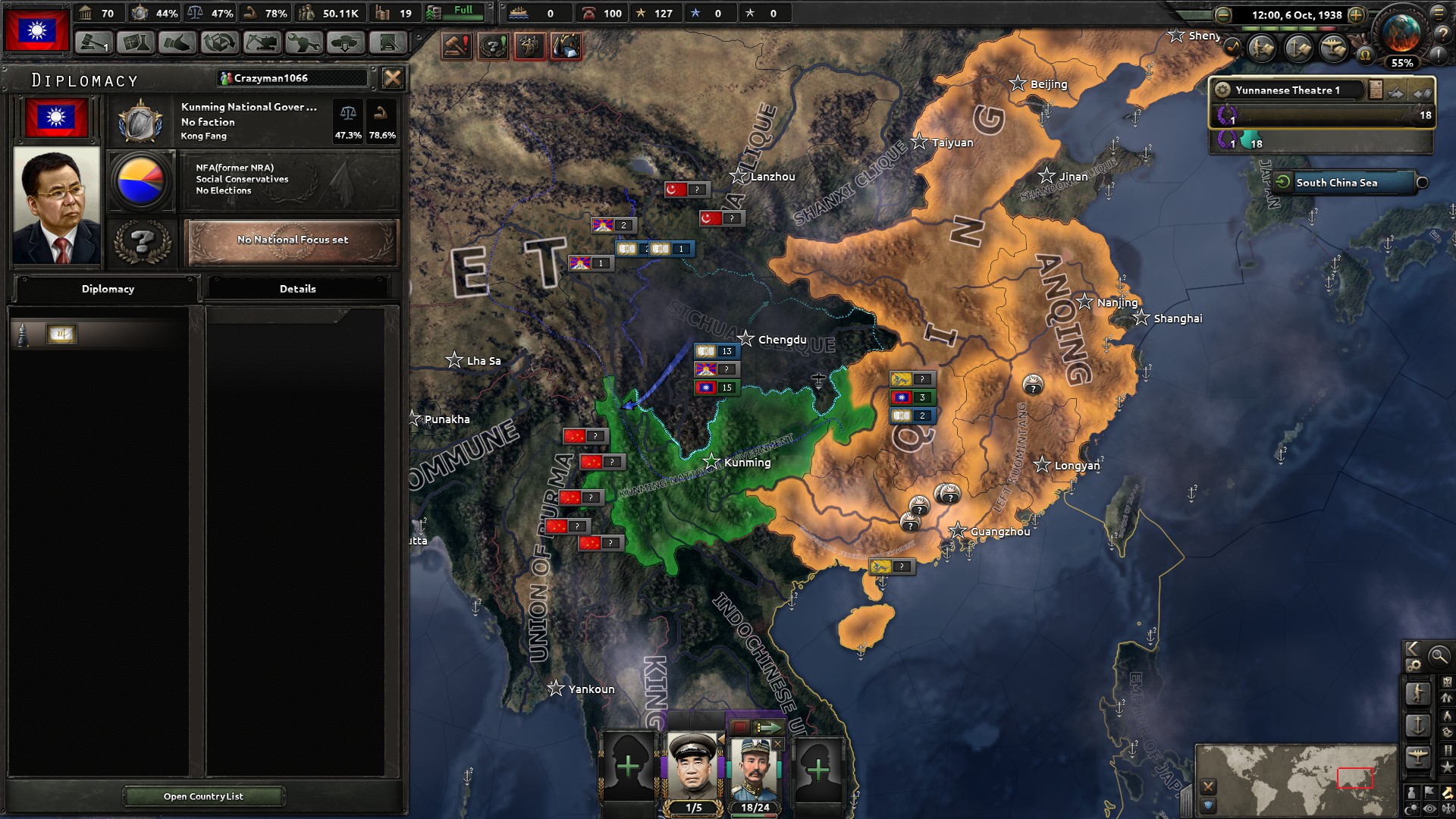
Task: Expand the menu via top-right hamburger icon
Action: click(x=1438, y=12)
